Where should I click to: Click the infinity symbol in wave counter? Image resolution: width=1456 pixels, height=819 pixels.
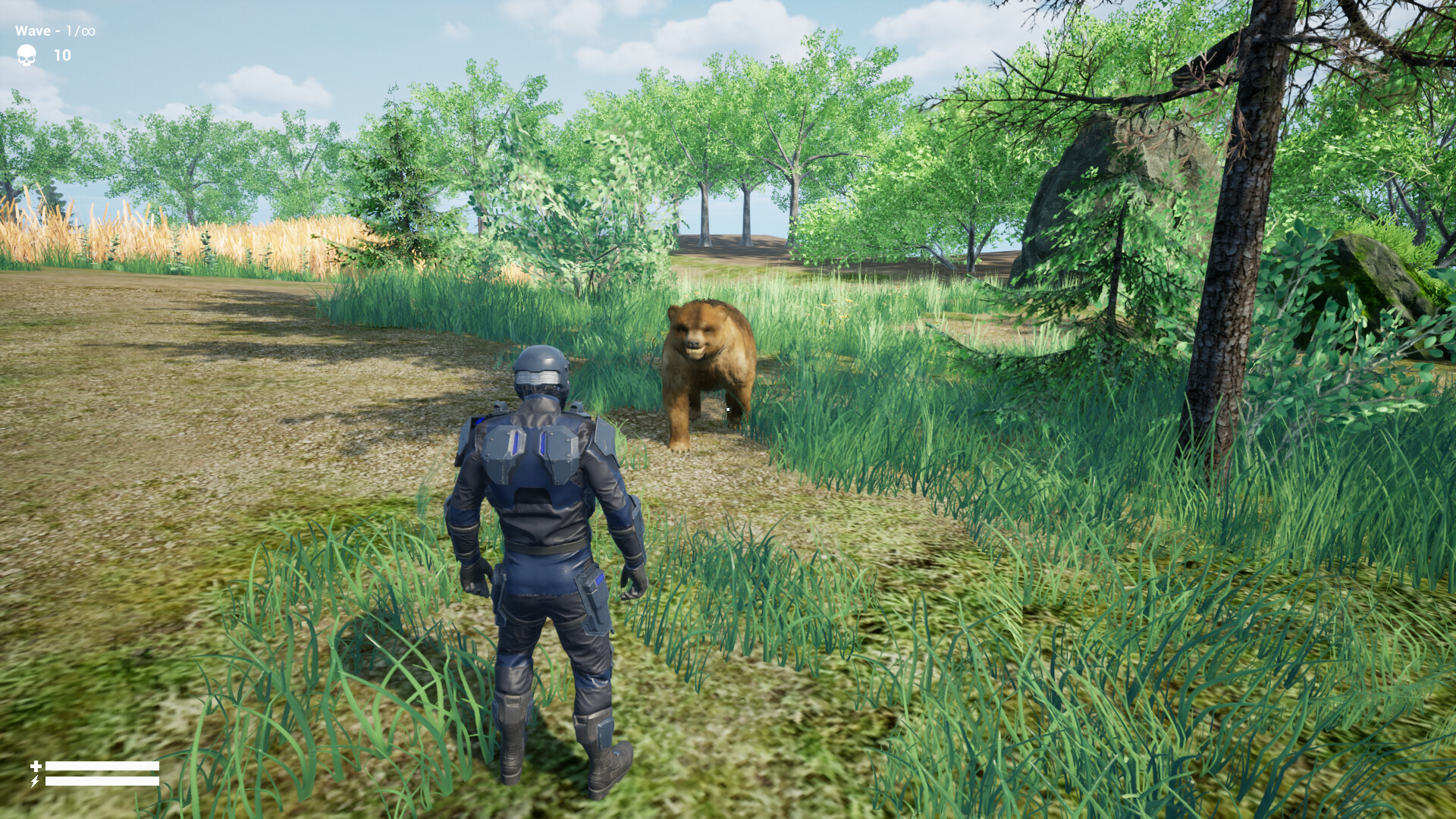pyautogui.click(x=88, y=31)
